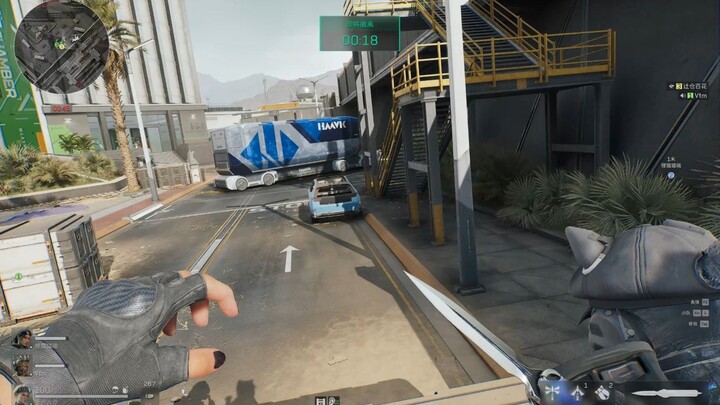Select the bottom squad member portrait

(22, 393)
